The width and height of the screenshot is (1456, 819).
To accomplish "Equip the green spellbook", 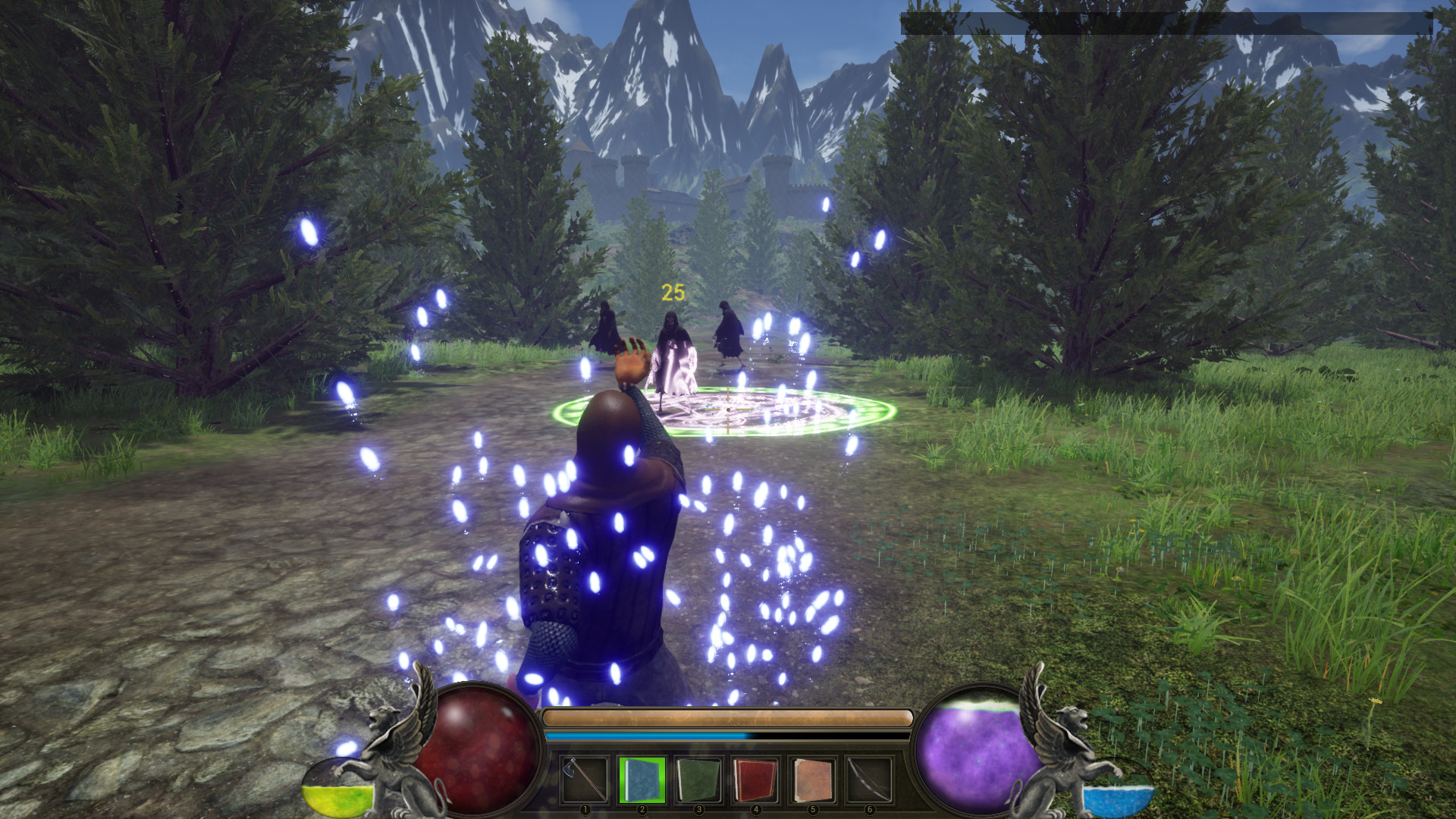I will pyautogui.click(x=698, y=780).
